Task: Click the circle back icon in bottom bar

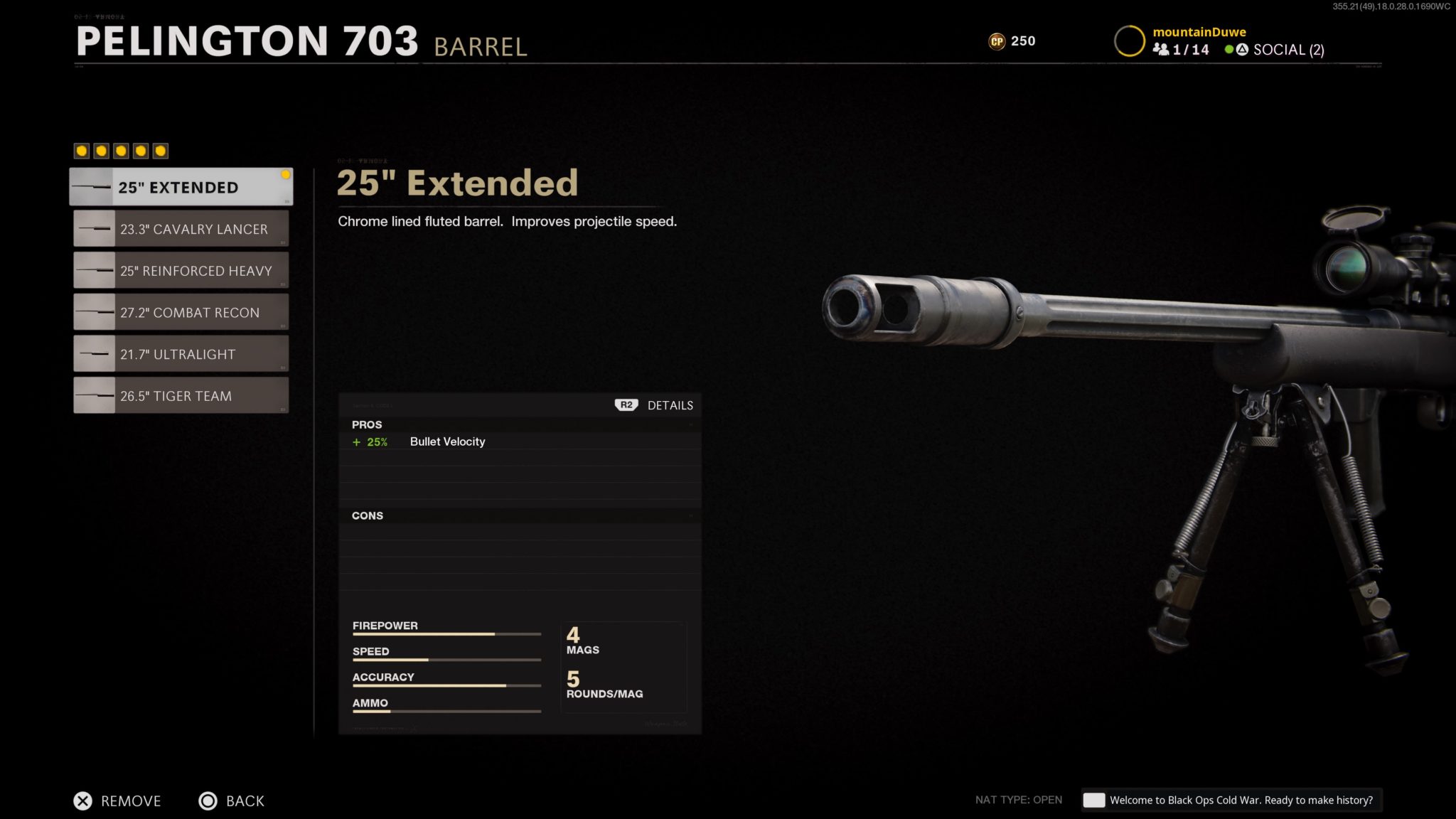Action: pos(208,801)
